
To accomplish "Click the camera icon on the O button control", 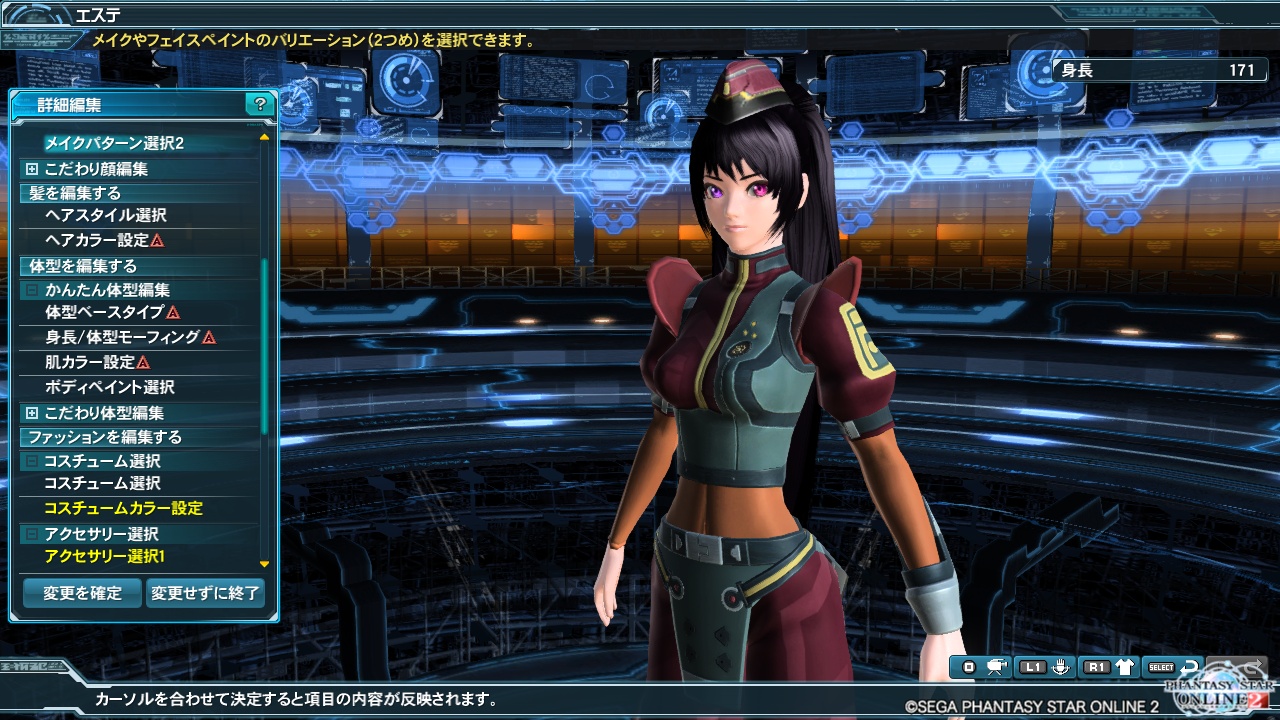I will tap(993, 667).
